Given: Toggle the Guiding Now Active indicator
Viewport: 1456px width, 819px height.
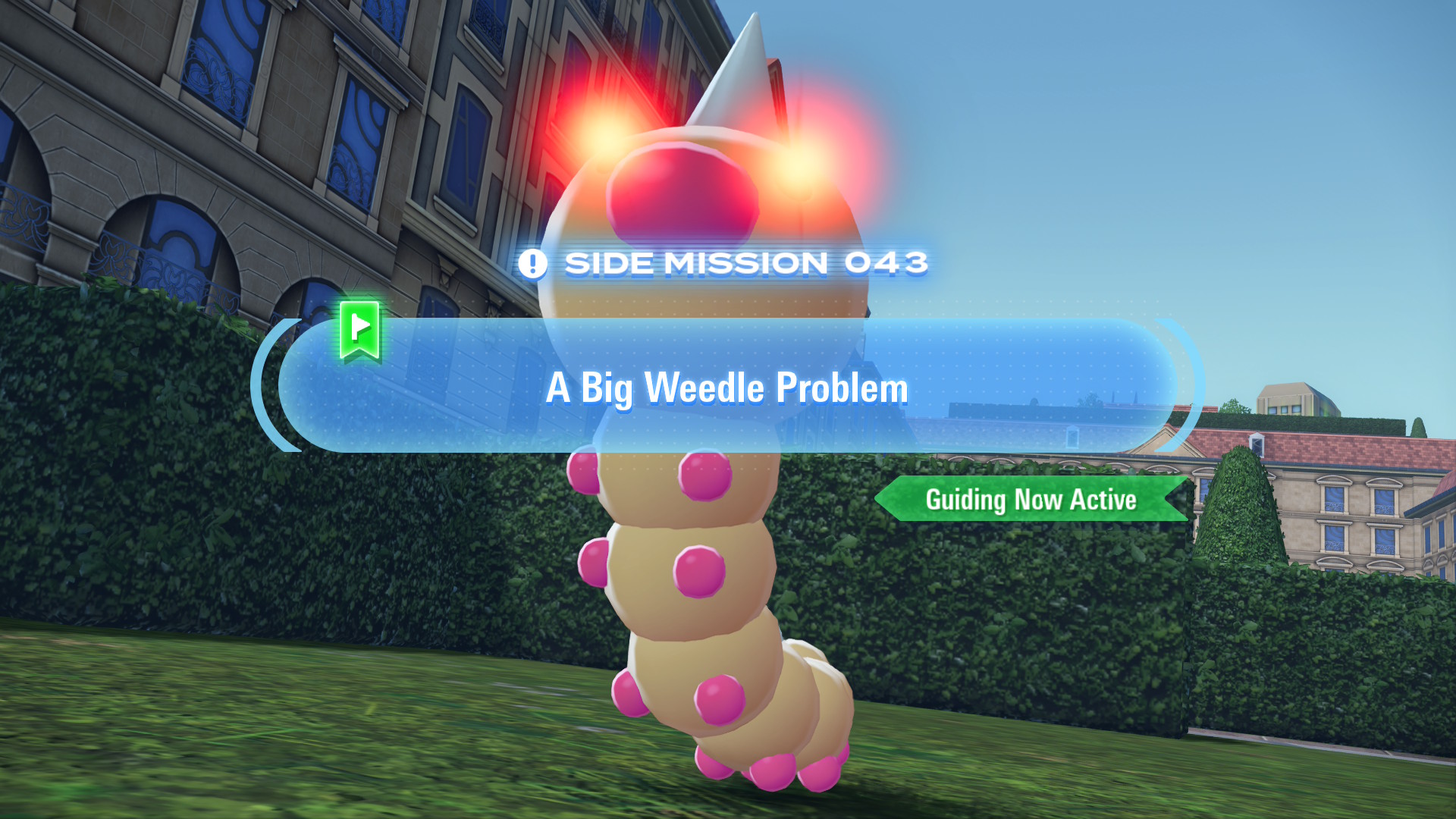Looking at the screenshot, I should tap(1031, 500).
